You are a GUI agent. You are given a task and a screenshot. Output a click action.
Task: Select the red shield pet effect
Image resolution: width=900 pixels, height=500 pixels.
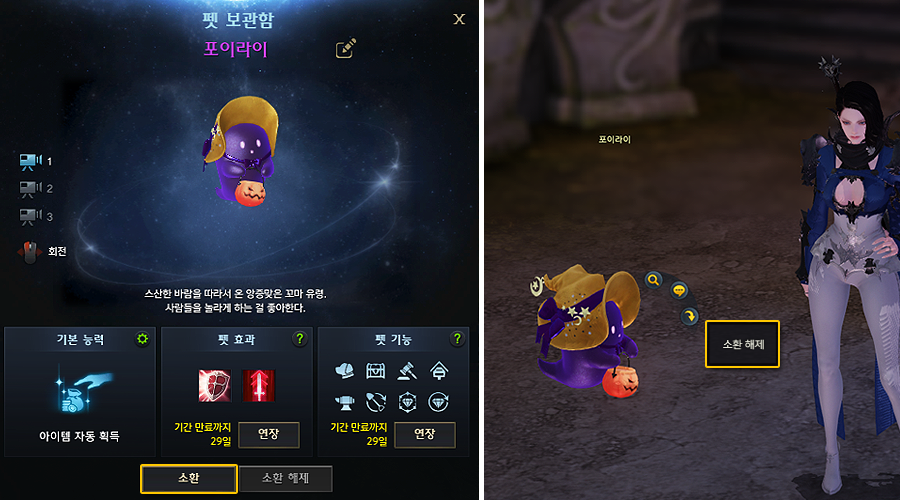[x=212, y=385]
